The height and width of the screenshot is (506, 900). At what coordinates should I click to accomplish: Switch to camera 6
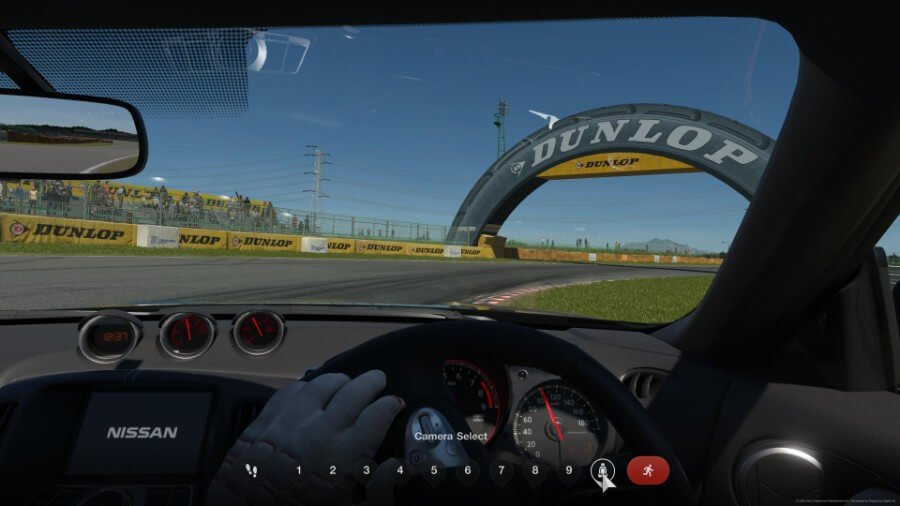pos(468,470)
